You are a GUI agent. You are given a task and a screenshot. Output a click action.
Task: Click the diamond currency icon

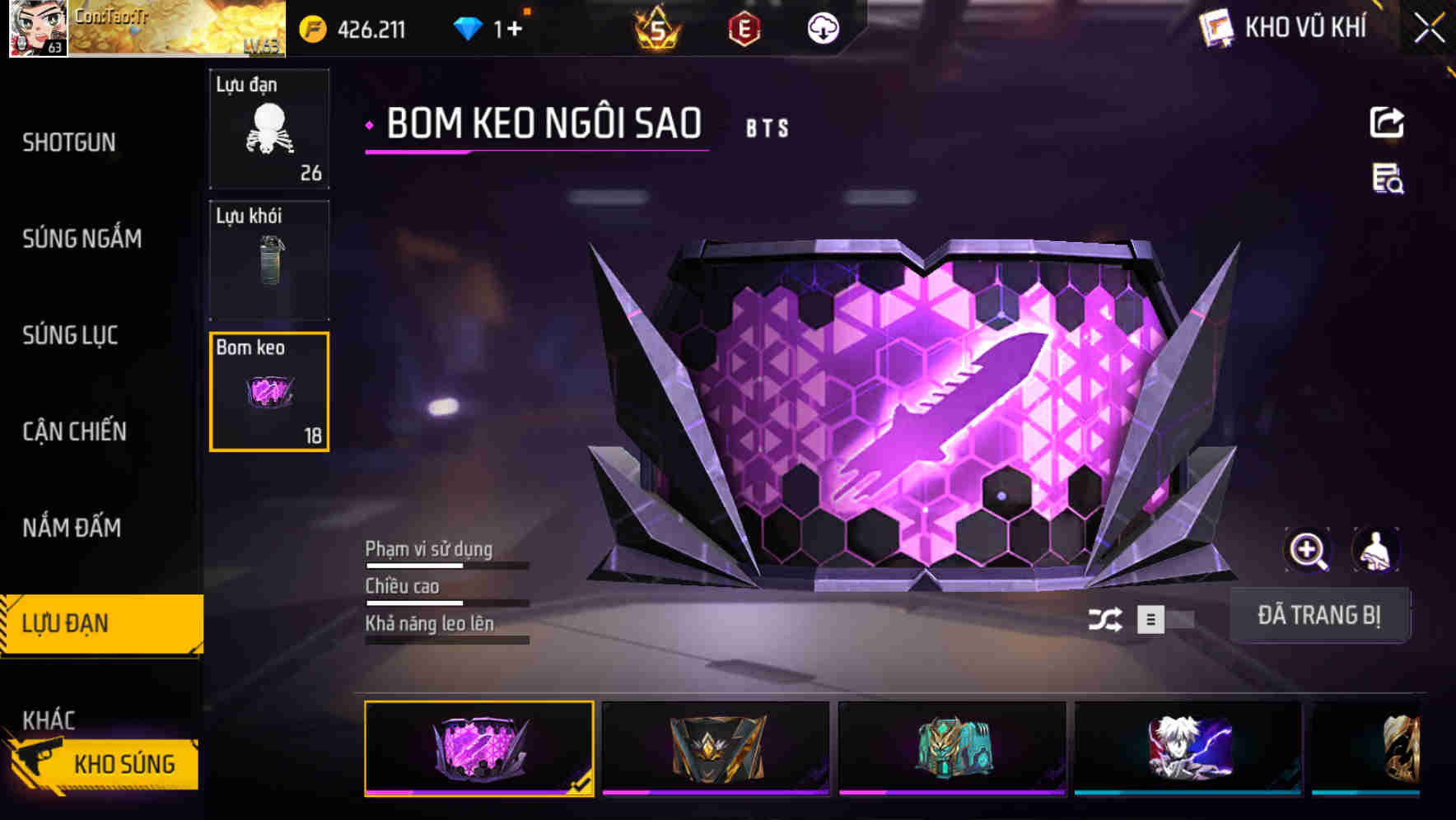point(469,27)
